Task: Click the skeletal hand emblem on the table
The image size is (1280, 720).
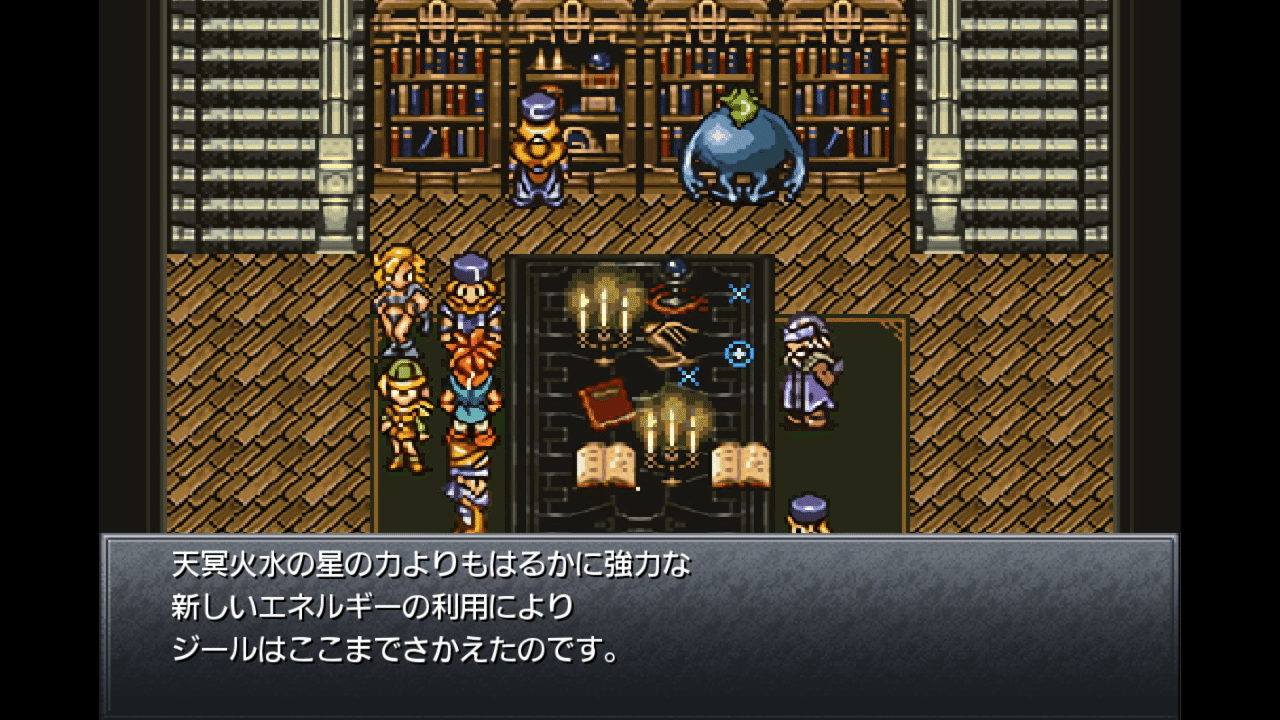Action: tap(665, 340)
